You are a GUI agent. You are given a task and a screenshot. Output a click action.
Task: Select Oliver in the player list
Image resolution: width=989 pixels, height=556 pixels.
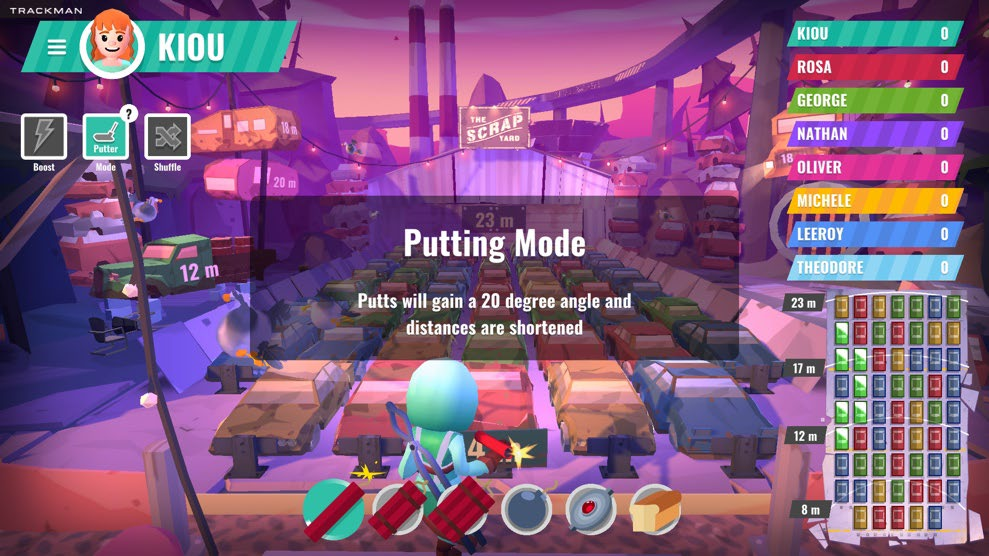pyautogui.click(x=874, y=167)
